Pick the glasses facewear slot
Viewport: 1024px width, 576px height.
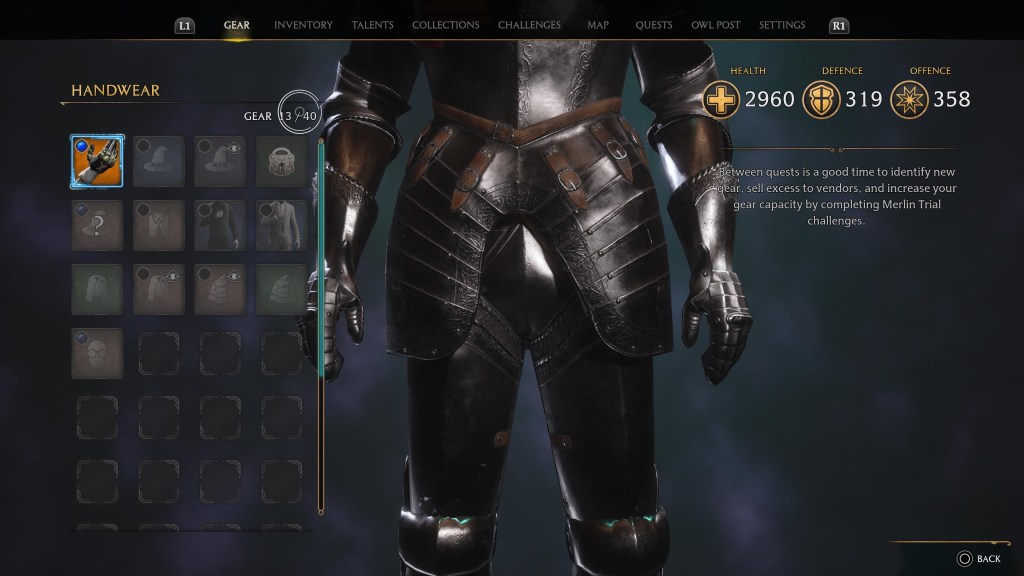[x=97, y=352]
